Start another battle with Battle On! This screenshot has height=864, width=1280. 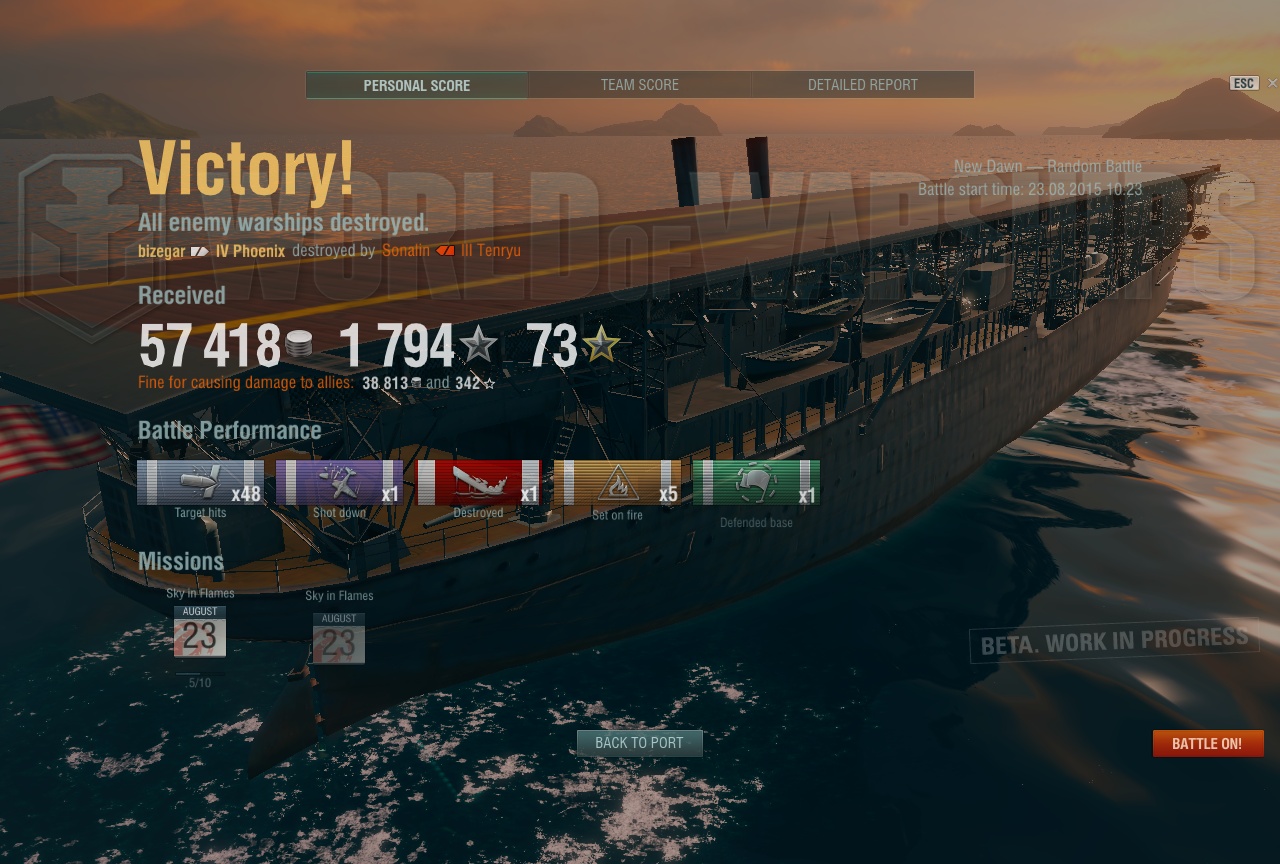coord(1207,744)
